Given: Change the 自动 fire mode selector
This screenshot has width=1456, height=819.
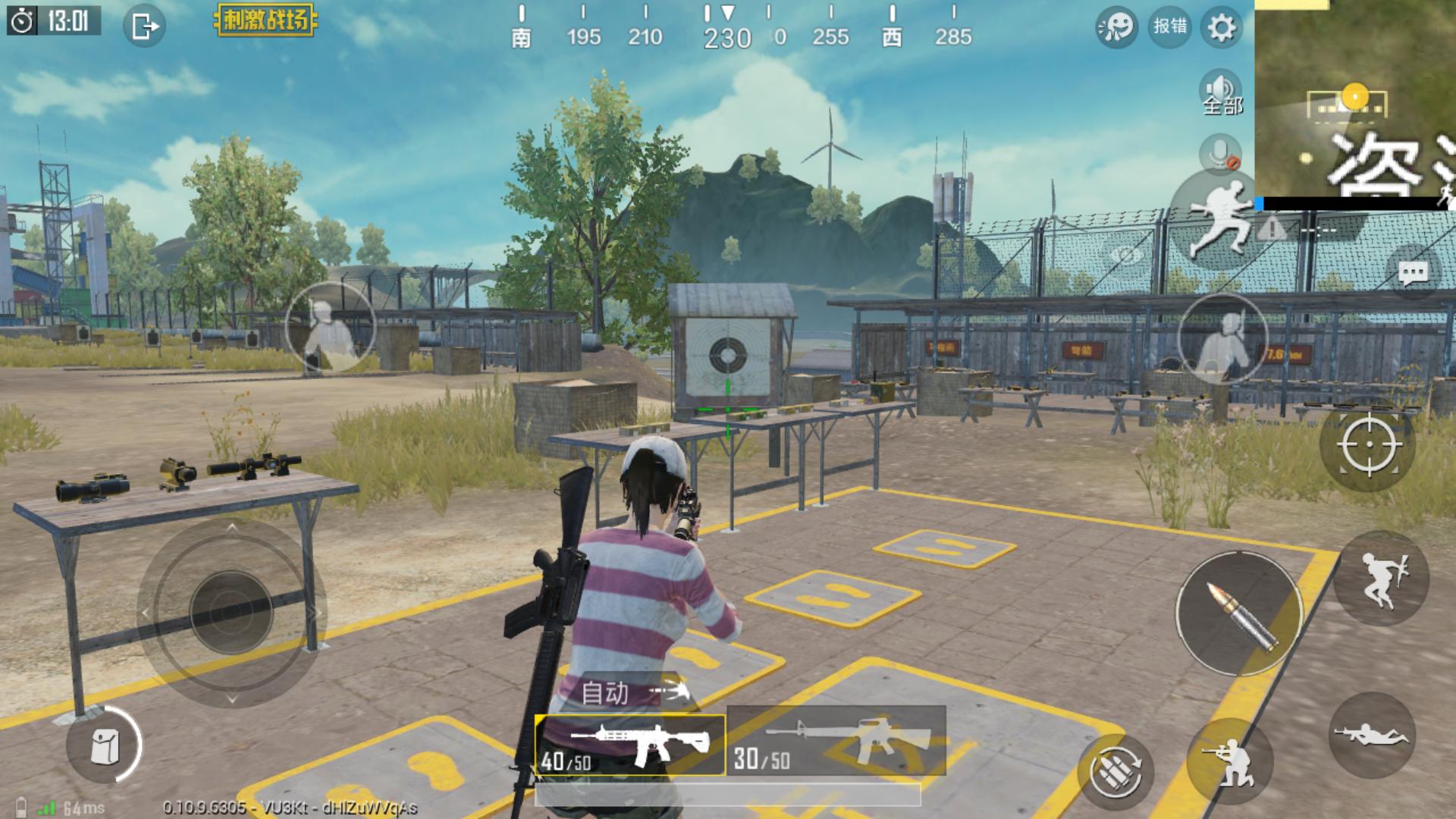Looking at the screenshot, I should [x=634, y=692].
